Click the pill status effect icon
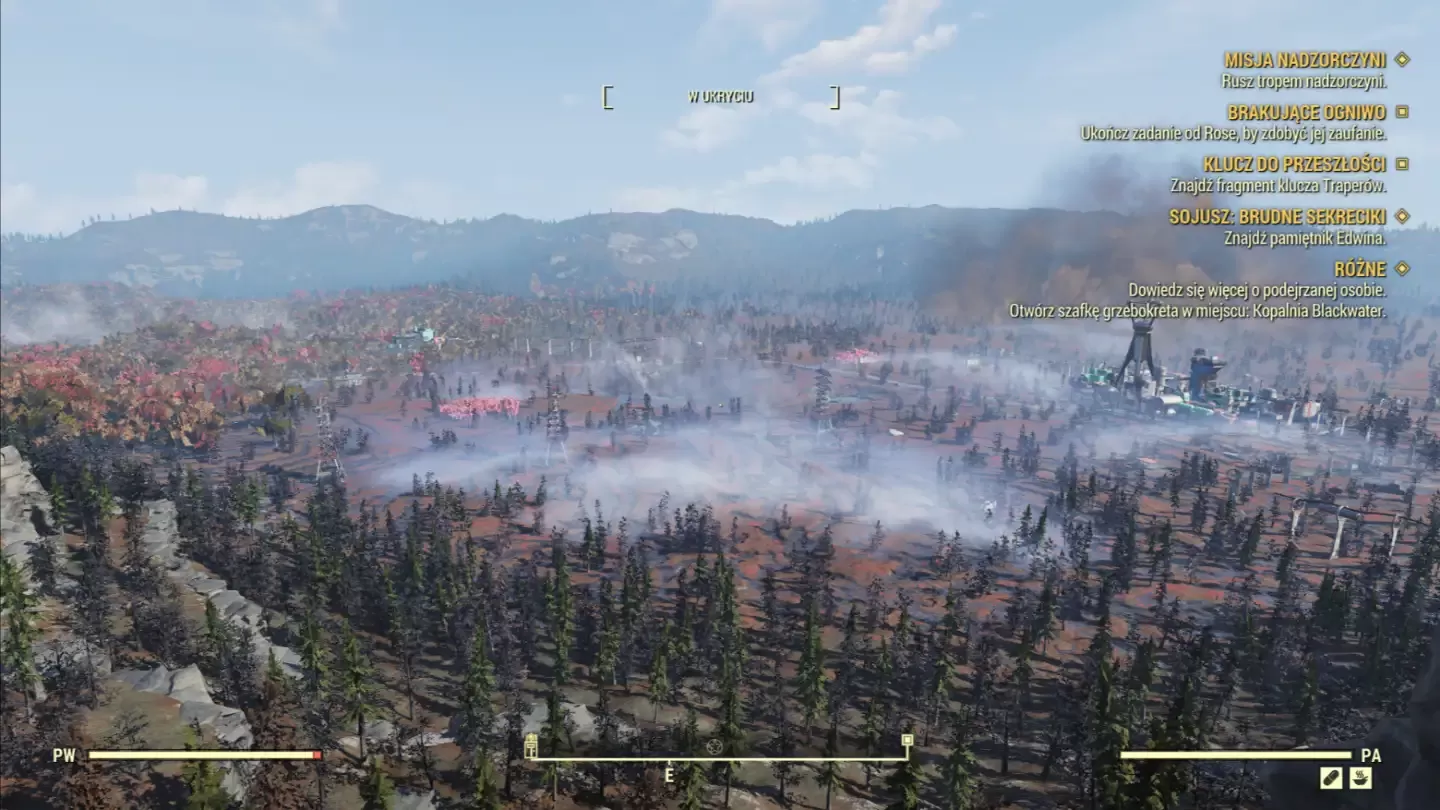 point(1330,777)
